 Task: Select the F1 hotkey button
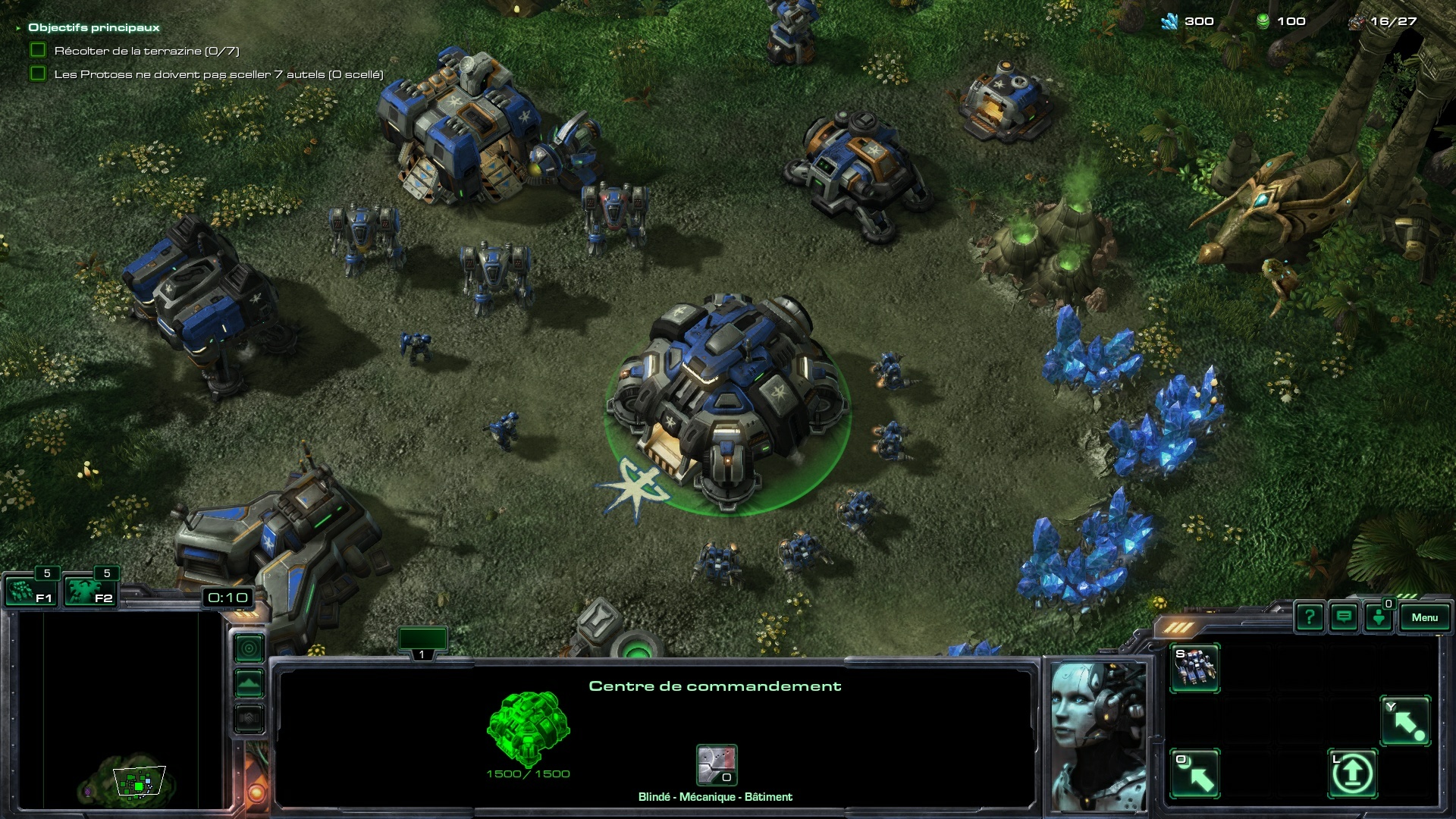coord(29,591)
